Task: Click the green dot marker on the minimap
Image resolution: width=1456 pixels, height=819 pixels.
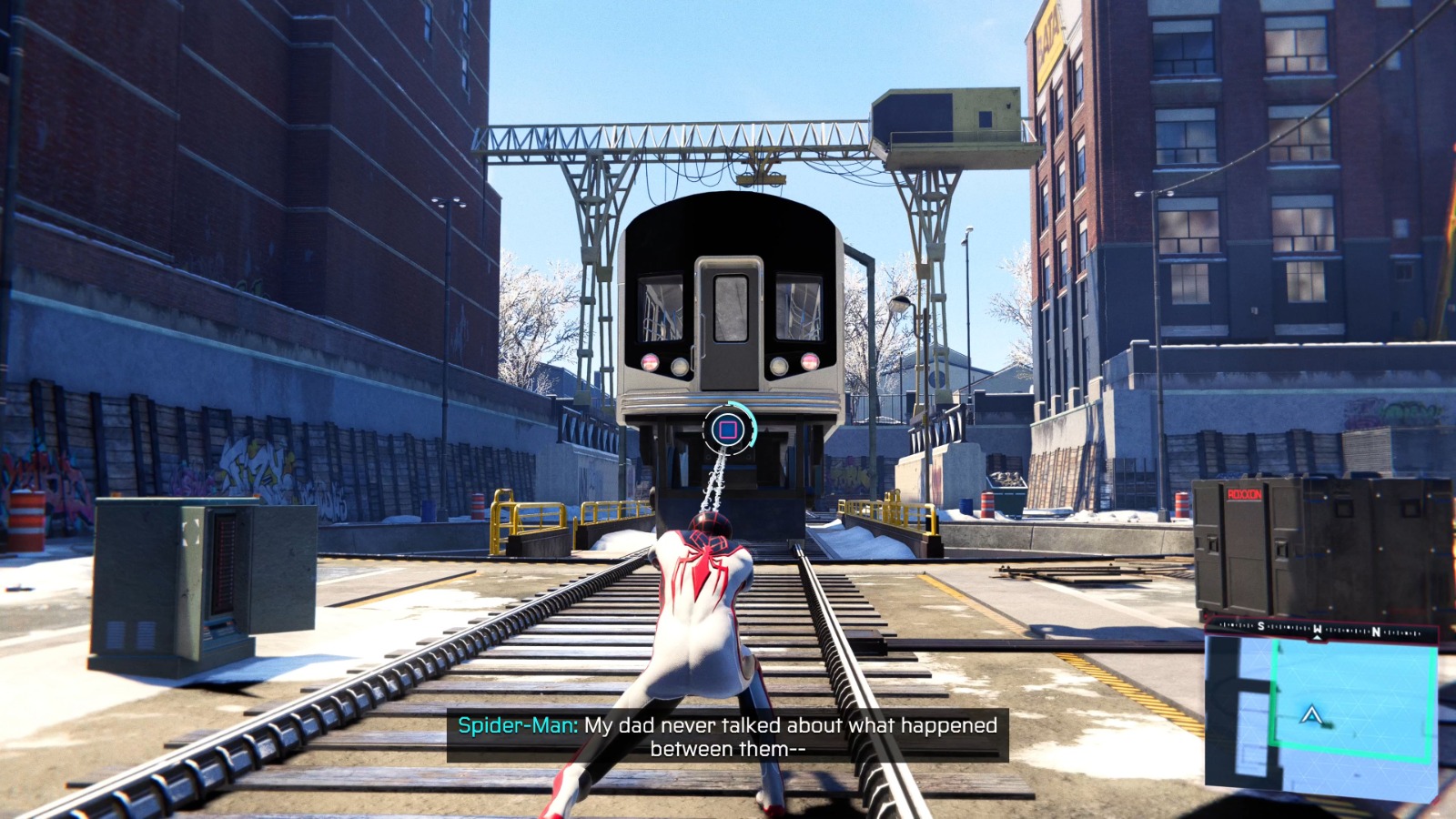Action: click(1329, 725)
